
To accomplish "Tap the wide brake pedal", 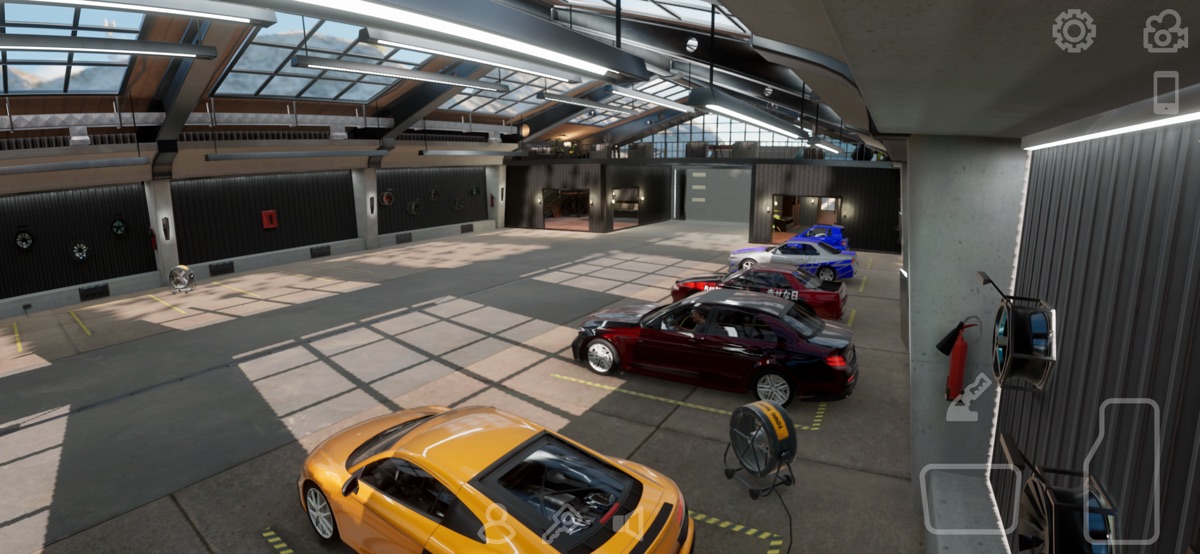I will coord(970,498).
